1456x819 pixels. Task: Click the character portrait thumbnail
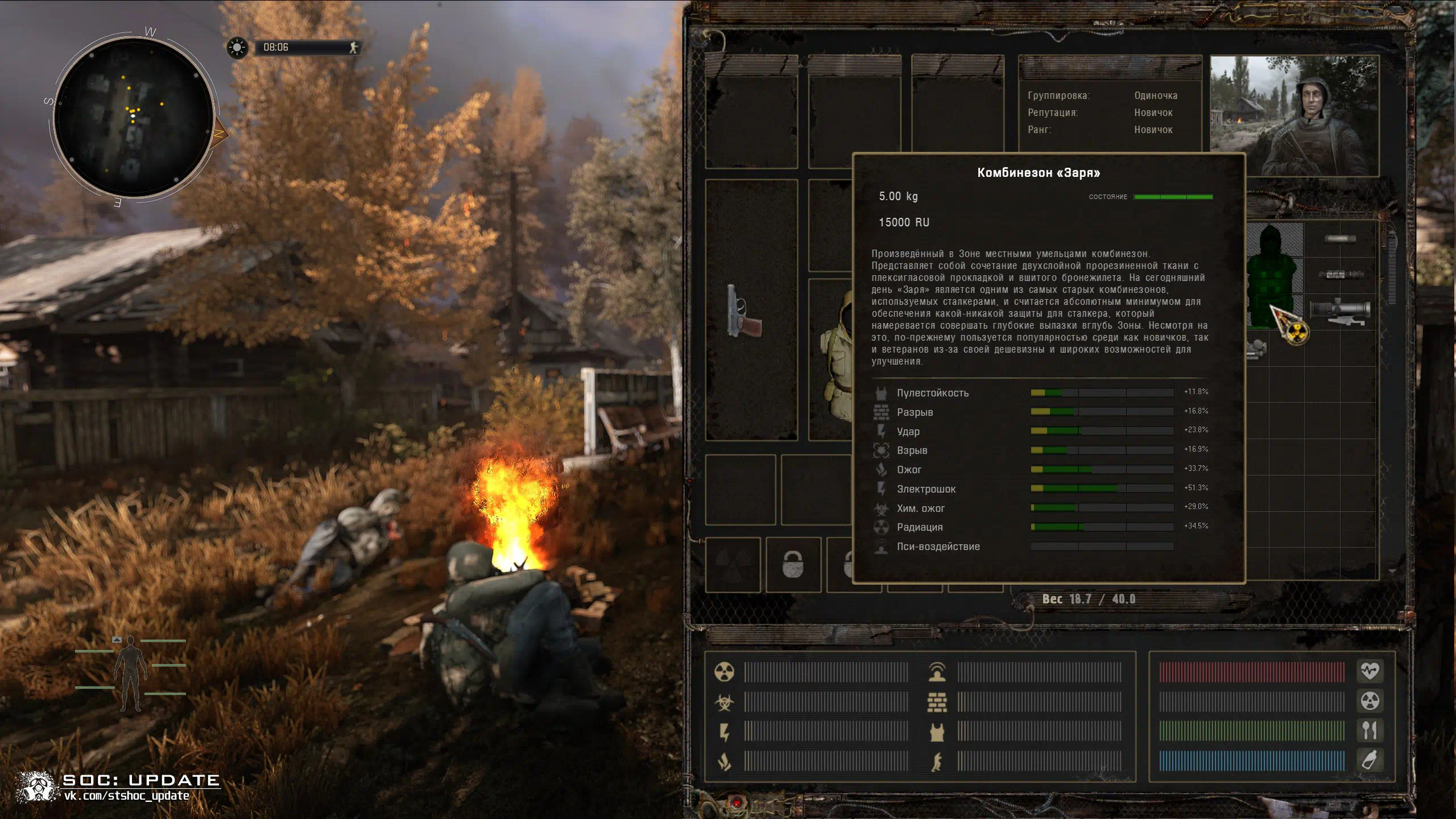click(x=1294, y=116)
